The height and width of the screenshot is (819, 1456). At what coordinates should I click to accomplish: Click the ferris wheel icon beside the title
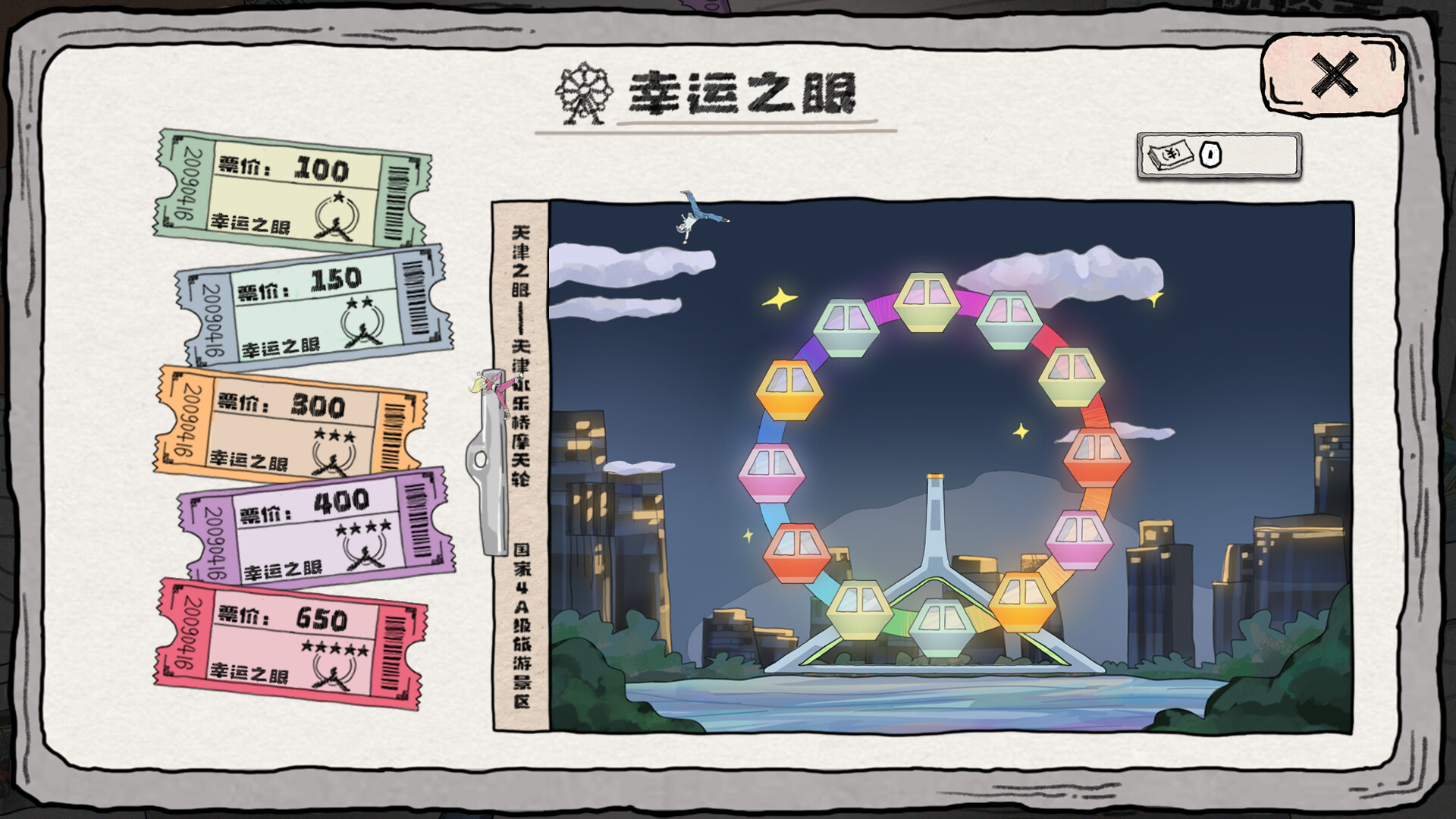click(x=584, y=92)
